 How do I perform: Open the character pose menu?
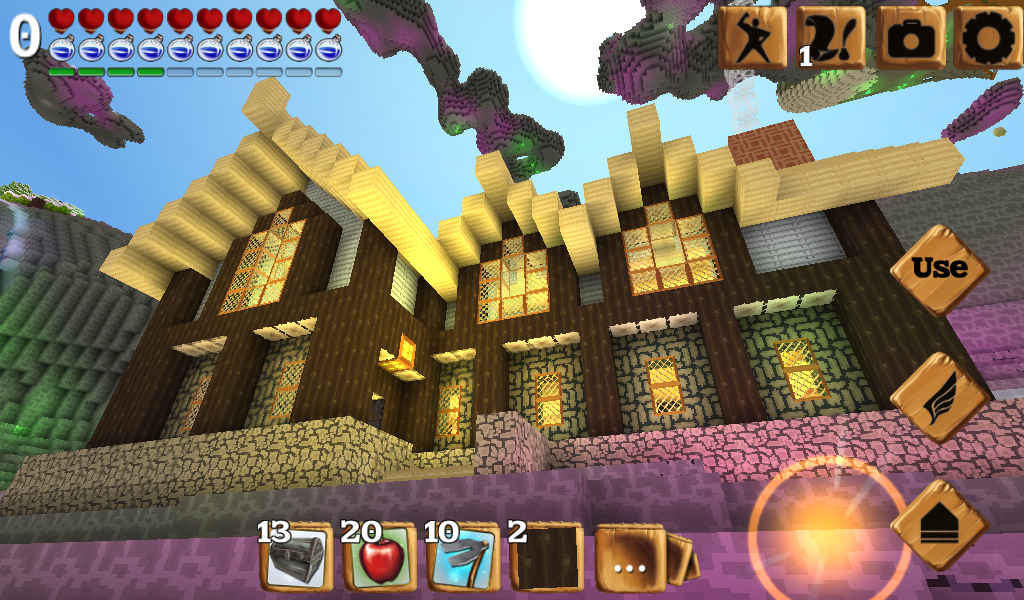pyautogui.click(x=752, y=37)
